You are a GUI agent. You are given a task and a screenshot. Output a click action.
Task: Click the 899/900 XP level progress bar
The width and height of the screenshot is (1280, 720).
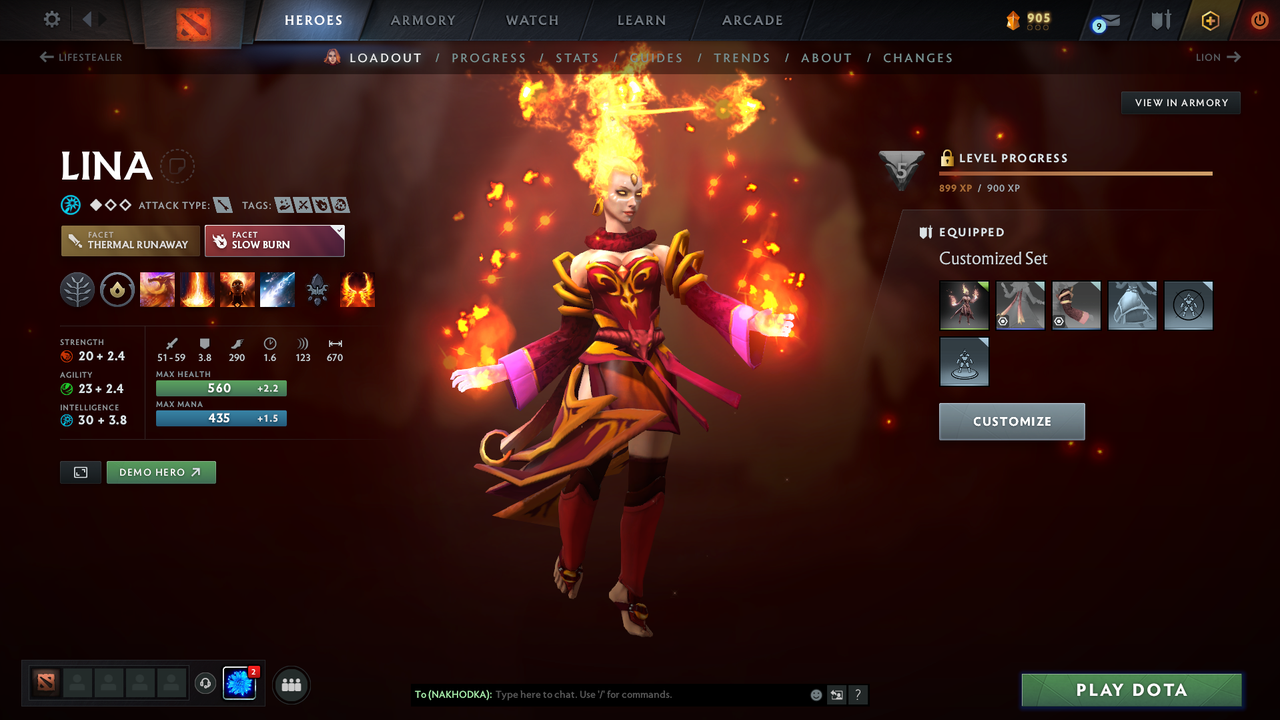1075,173
